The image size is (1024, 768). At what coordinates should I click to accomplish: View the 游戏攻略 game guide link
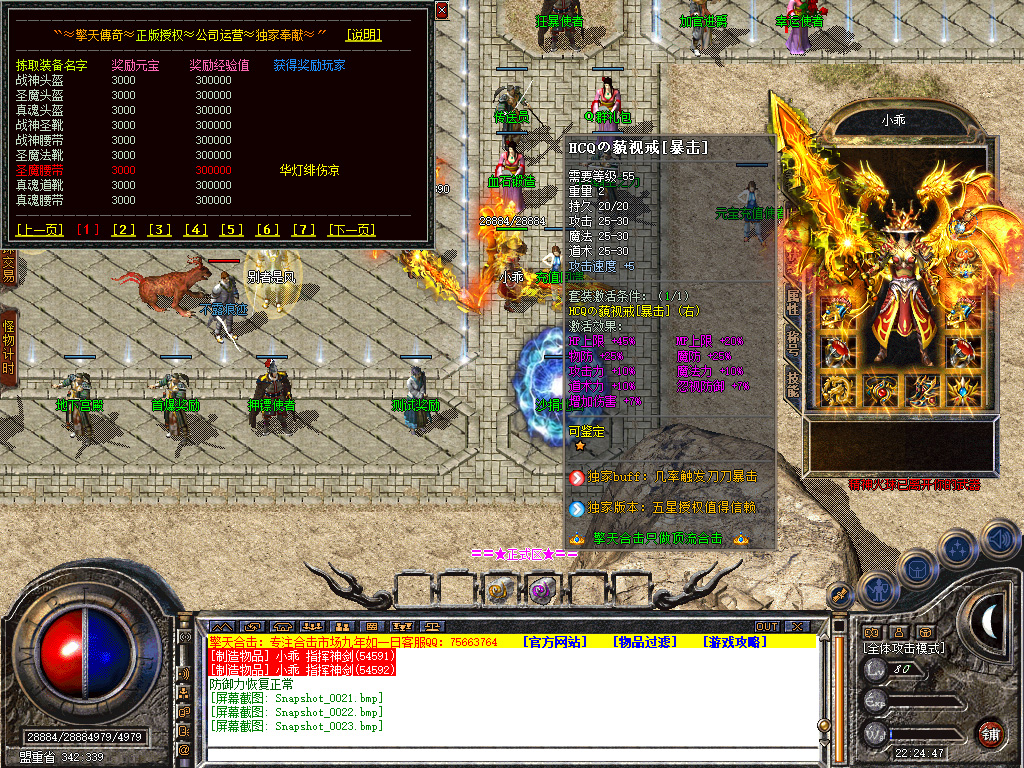coord(734,642)
